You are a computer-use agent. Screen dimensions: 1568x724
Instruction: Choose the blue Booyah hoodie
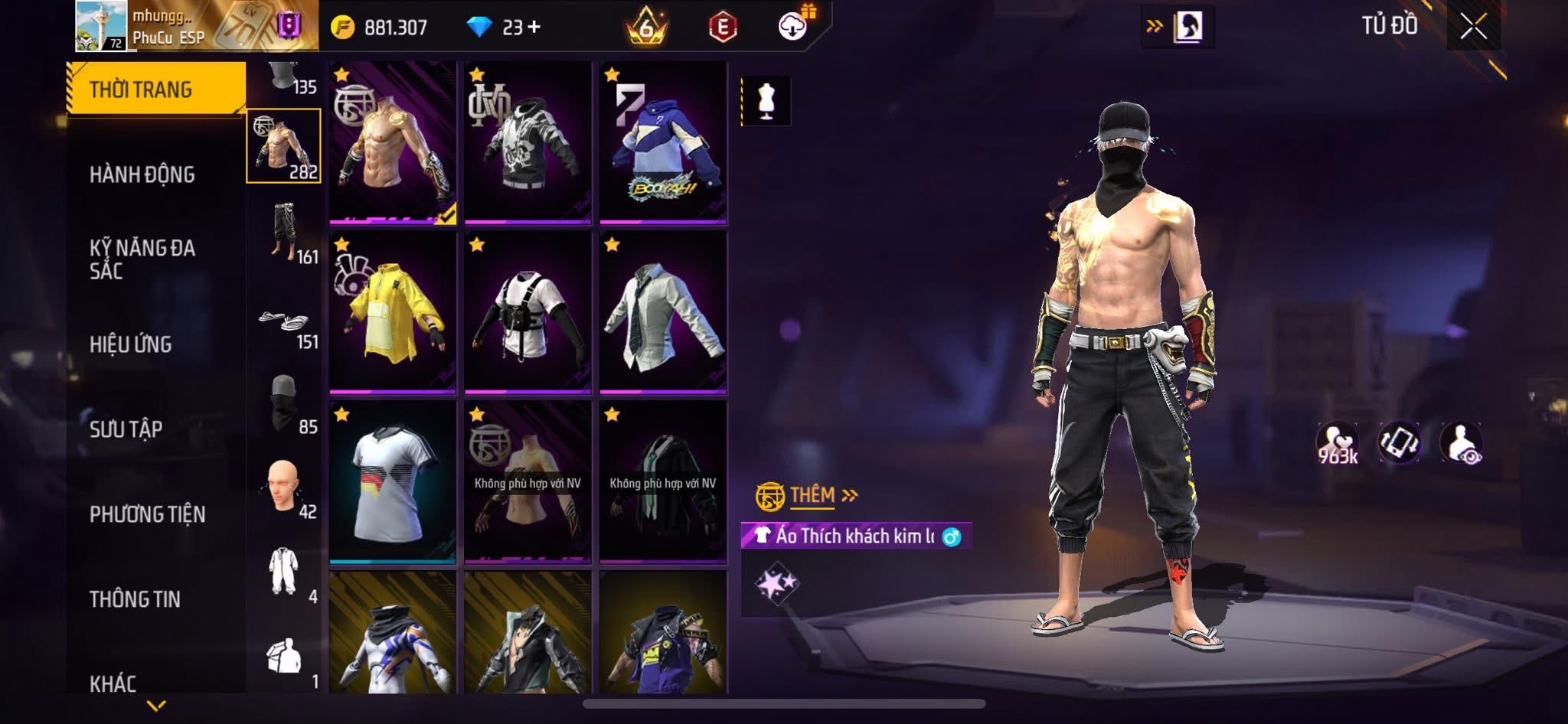(x=663, y=143)
